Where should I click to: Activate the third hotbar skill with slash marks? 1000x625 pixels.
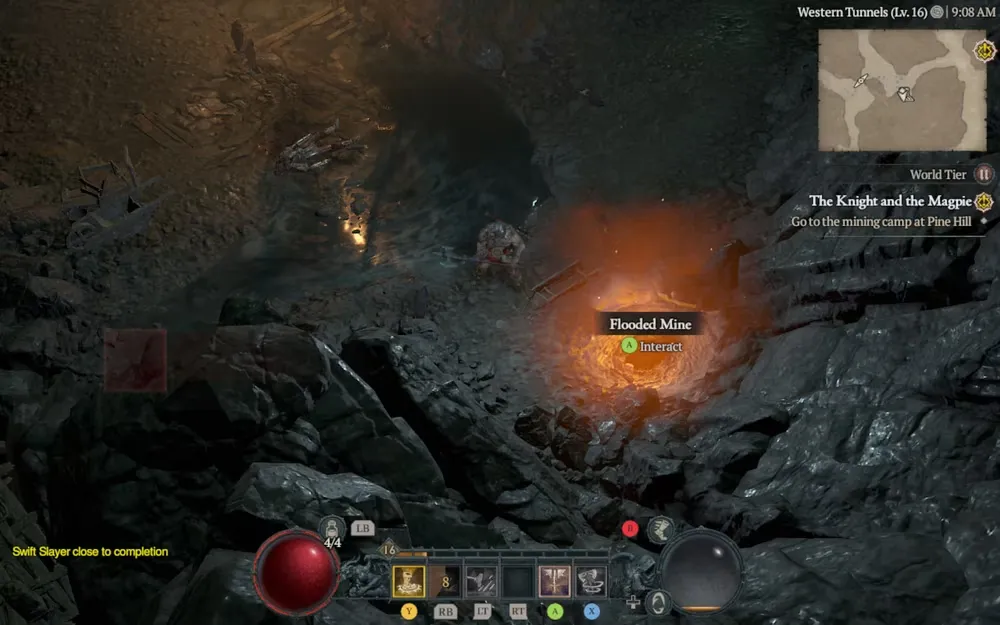click(x=481, y=581)
